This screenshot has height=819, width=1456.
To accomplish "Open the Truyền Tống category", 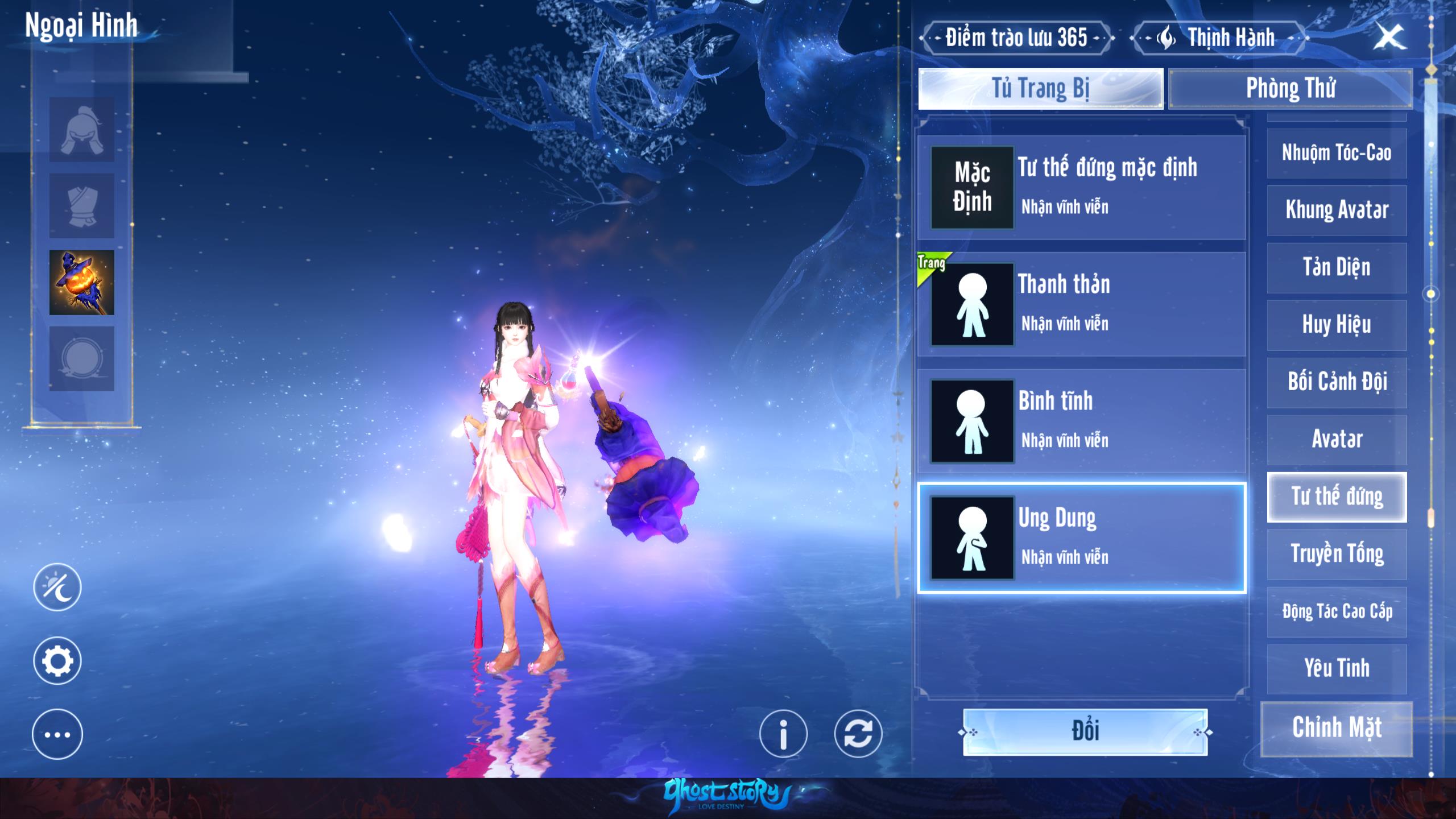I will 1337,554.
